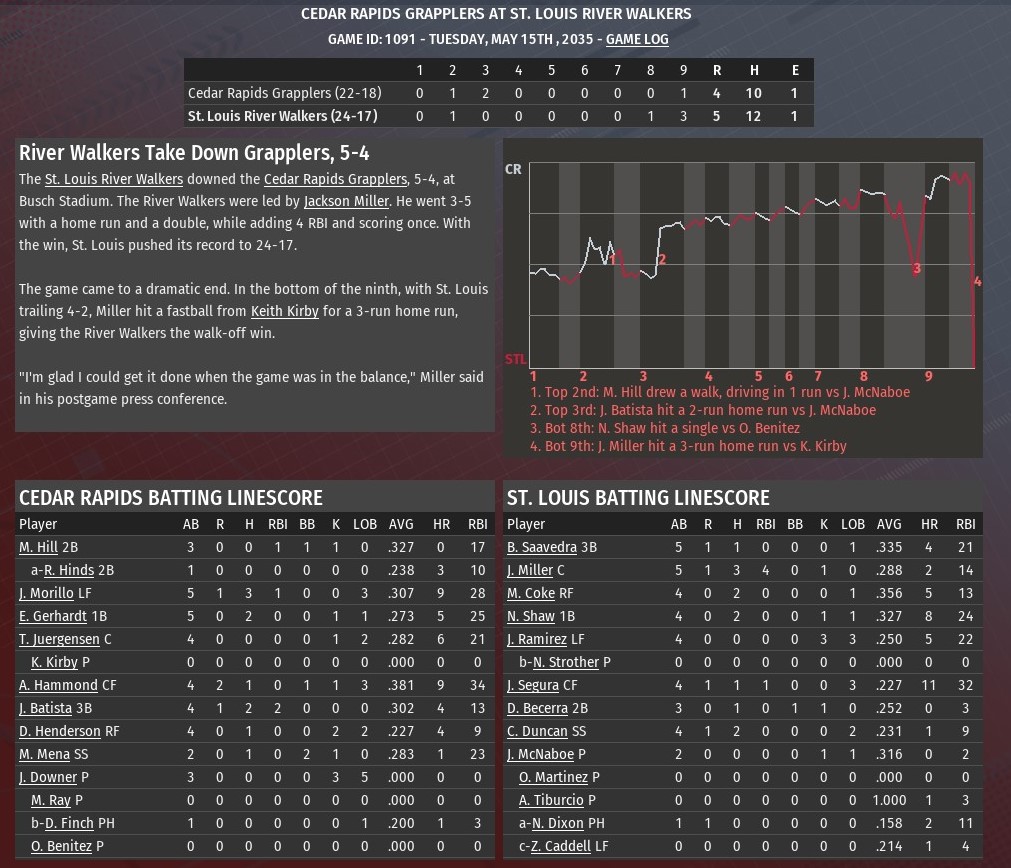1011x868 pixels.
Task: View J. Ramirez player profile
Action: [x=537, y=640]
